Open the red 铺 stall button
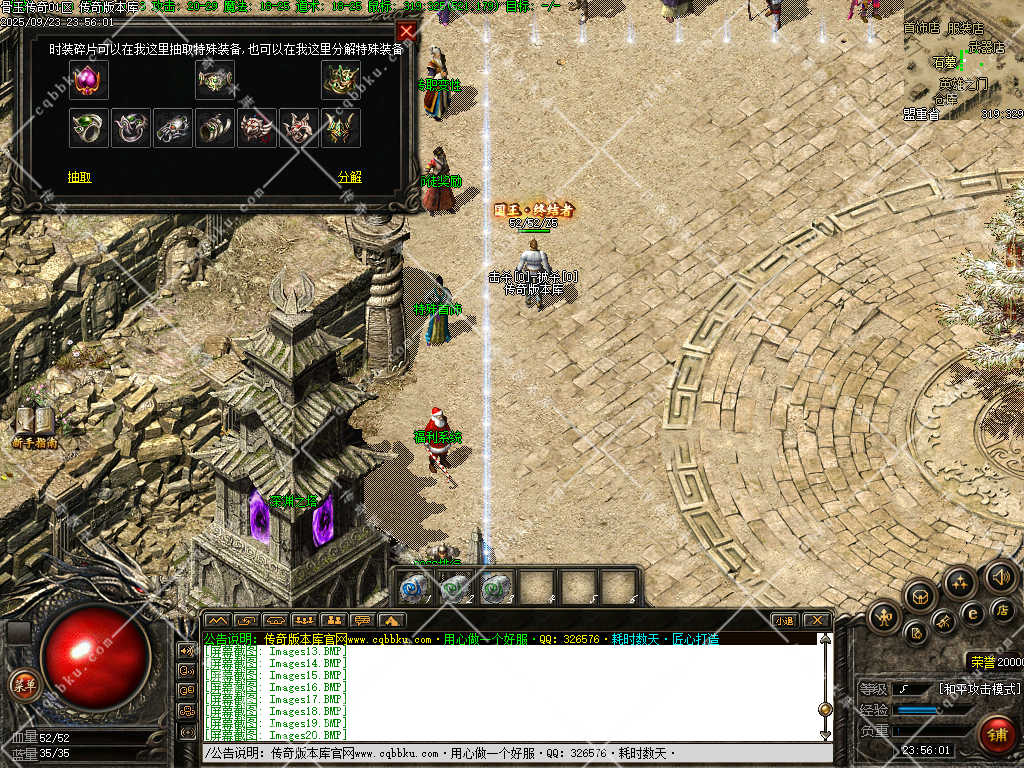This screenshot has height=768, width=1024. [995, 734]
